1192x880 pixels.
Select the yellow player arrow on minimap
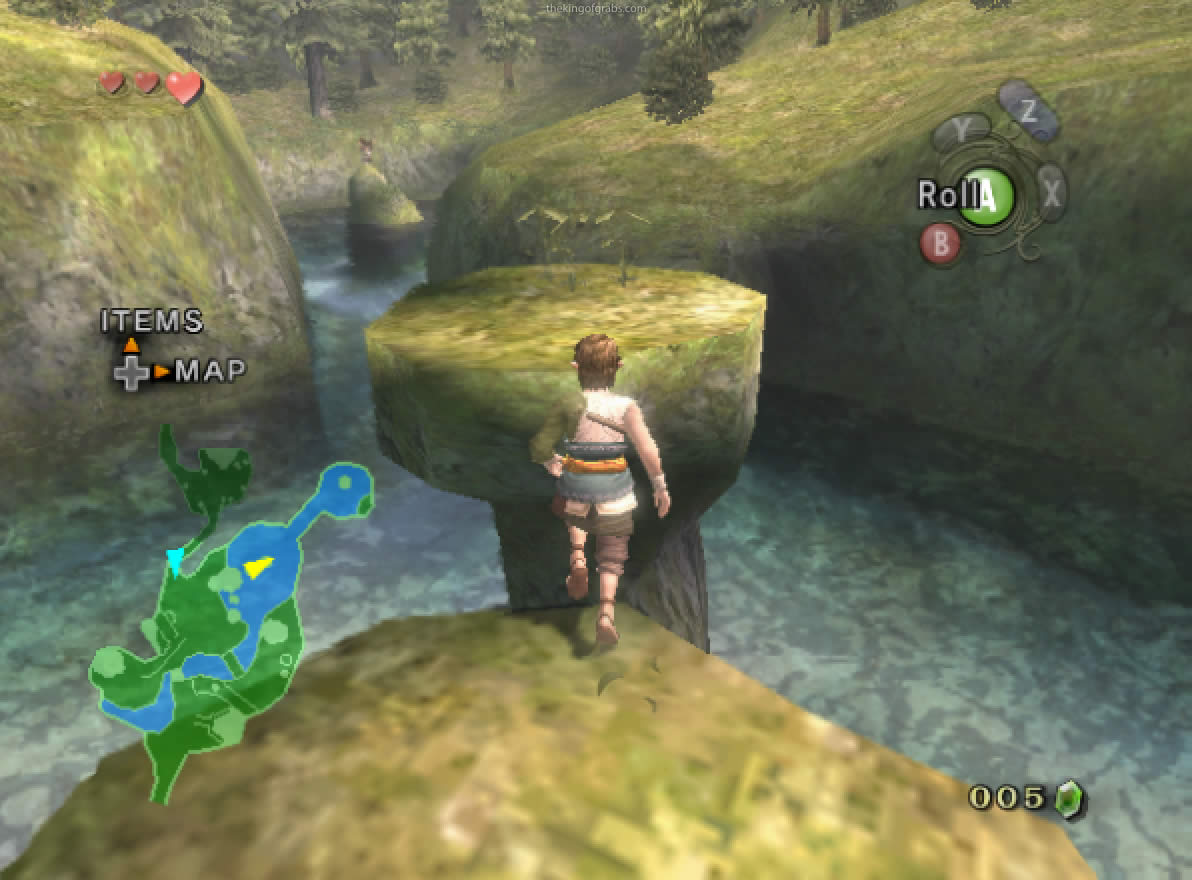(x=257, y=568)
